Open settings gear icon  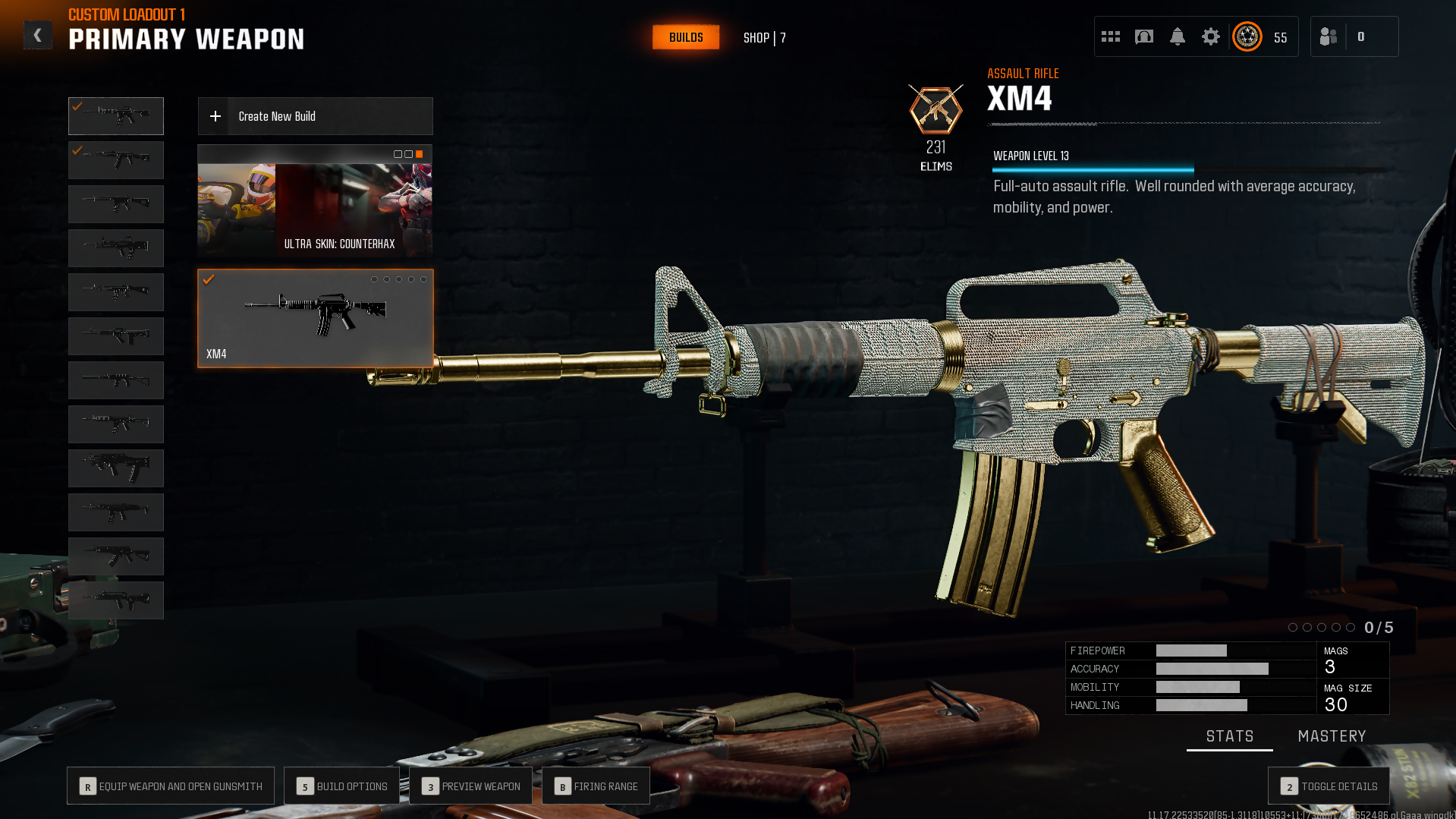1210,36
